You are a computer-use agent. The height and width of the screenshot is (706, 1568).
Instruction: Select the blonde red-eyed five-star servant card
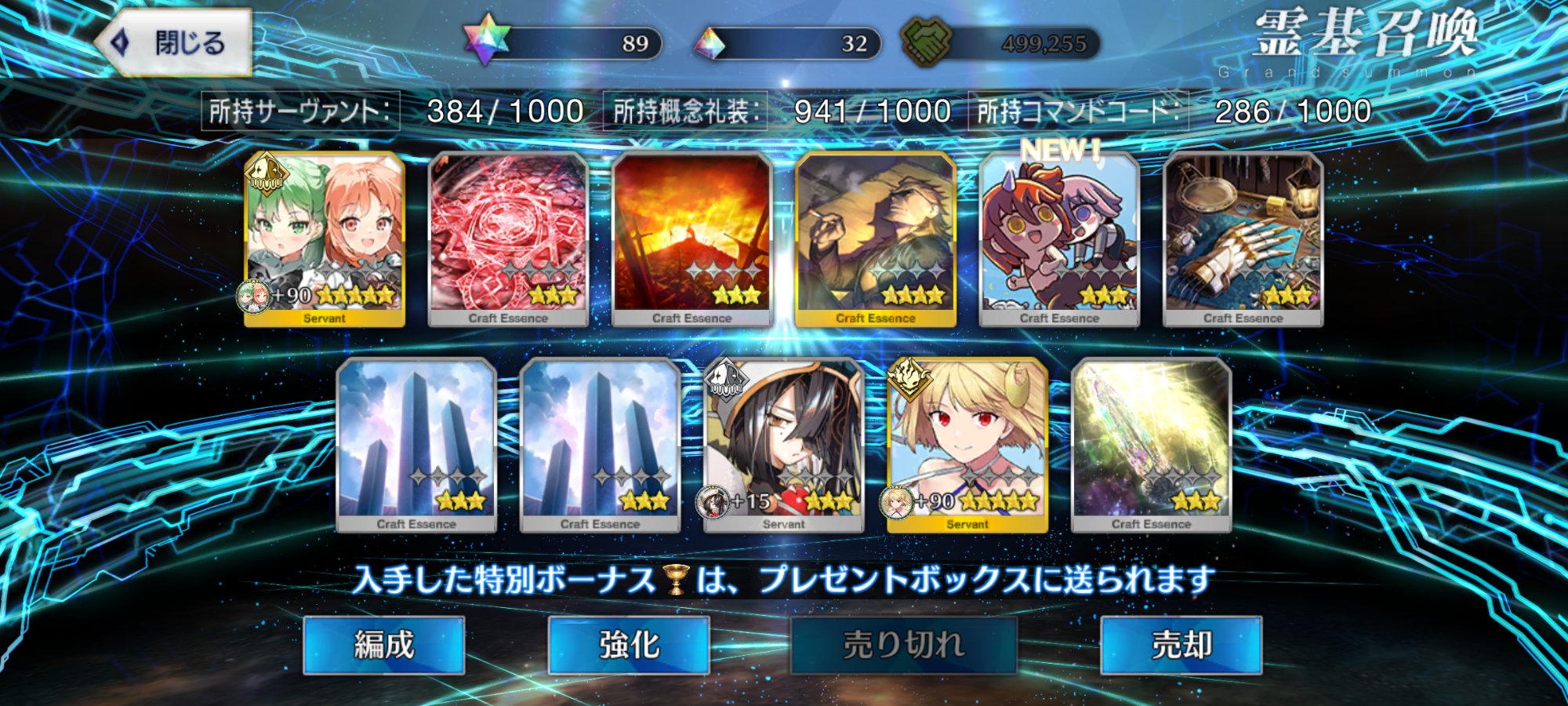click(x=967, y=444)
